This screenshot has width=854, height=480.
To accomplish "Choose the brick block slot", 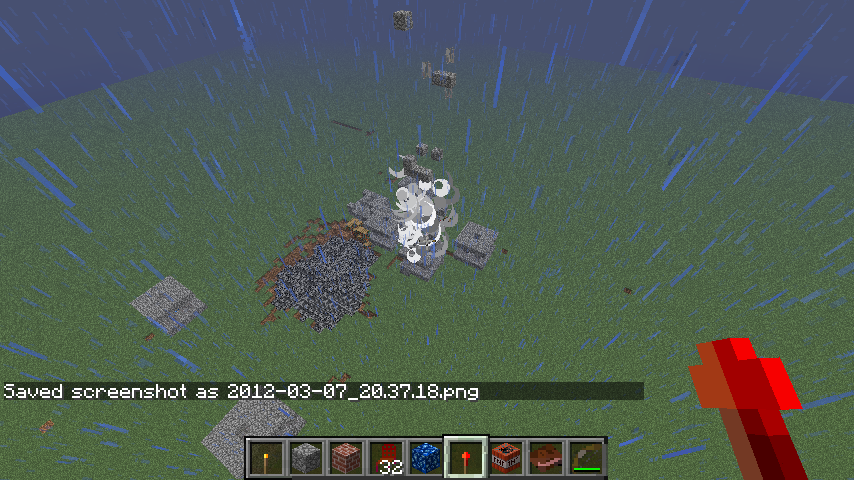I will click(x=346, y=458).
